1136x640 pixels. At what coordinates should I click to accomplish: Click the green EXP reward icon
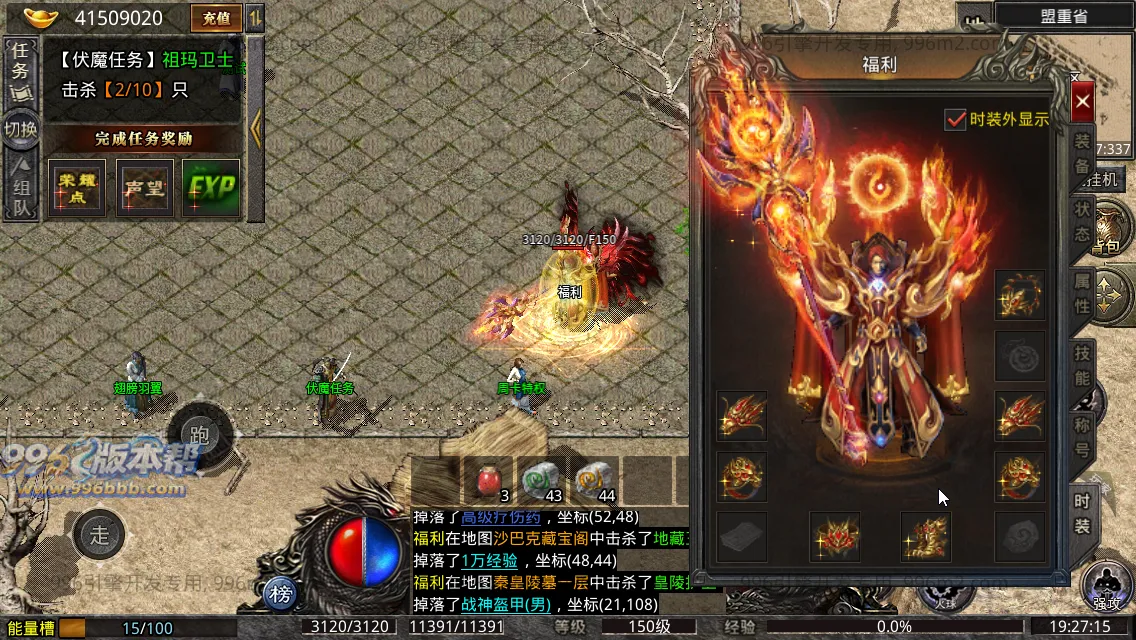[211, 188]
